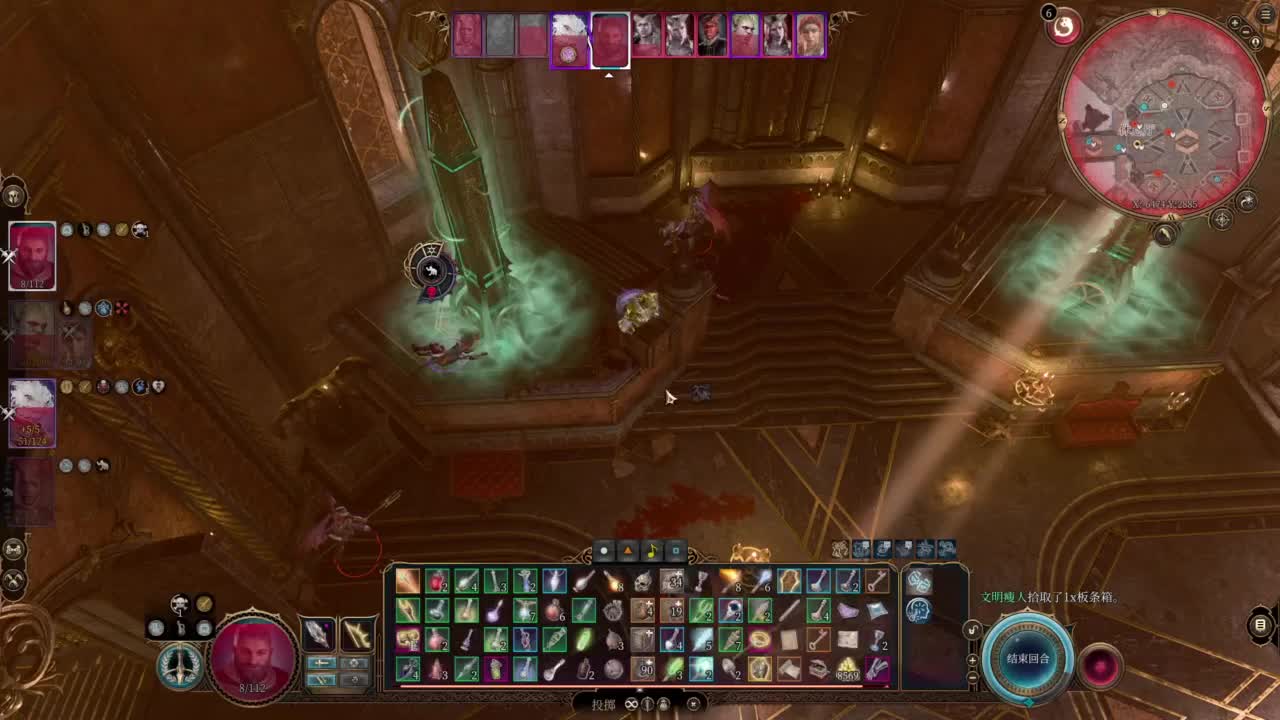Select the melee weapon set icon
The width and height of the screenshot is (1280, 720).
[x=319, y=634]
